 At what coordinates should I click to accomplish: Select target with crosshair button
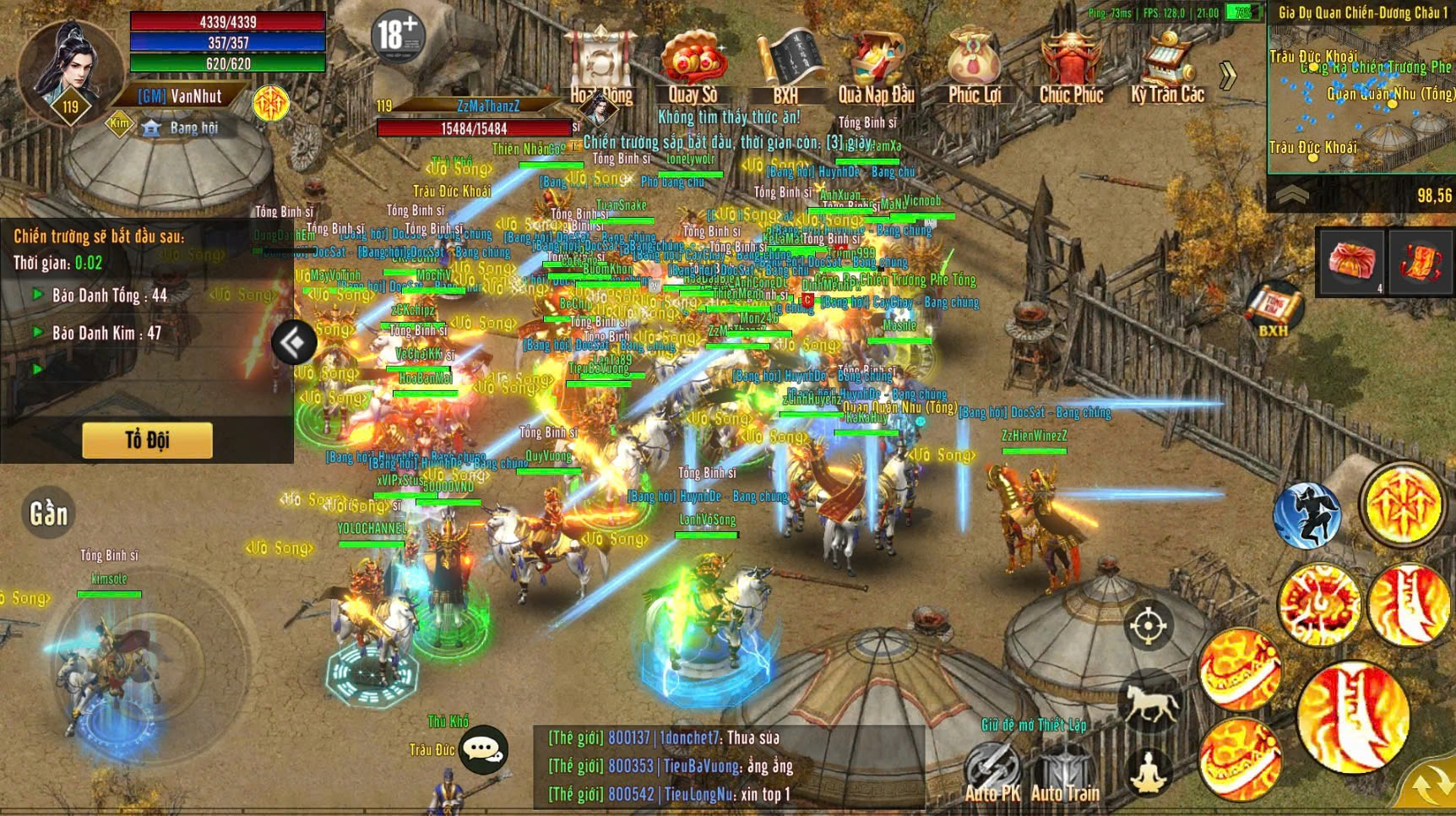[1148, 626]
